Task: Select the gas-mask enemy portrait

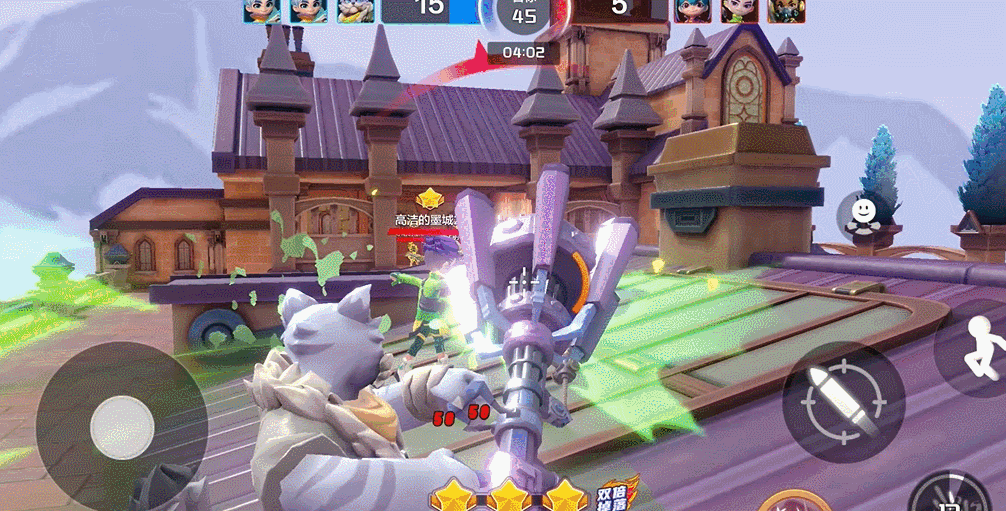Action: coord(787,10)
